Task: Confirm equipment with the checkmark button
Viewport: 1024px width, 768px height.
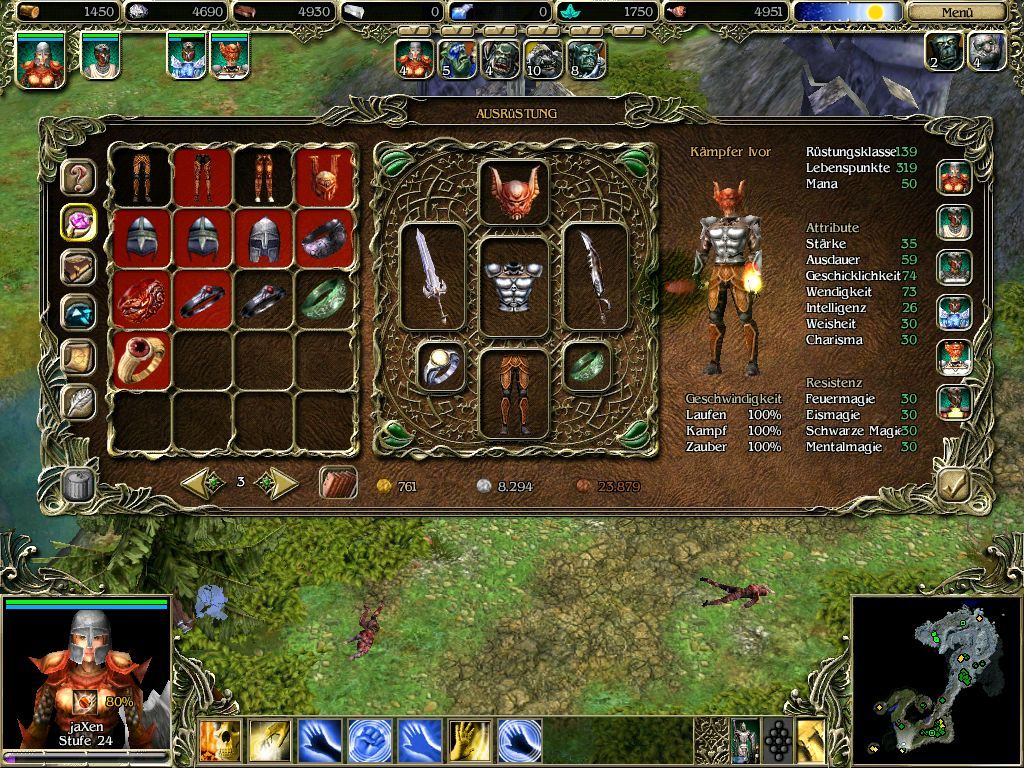Action: tap(953, 484)
